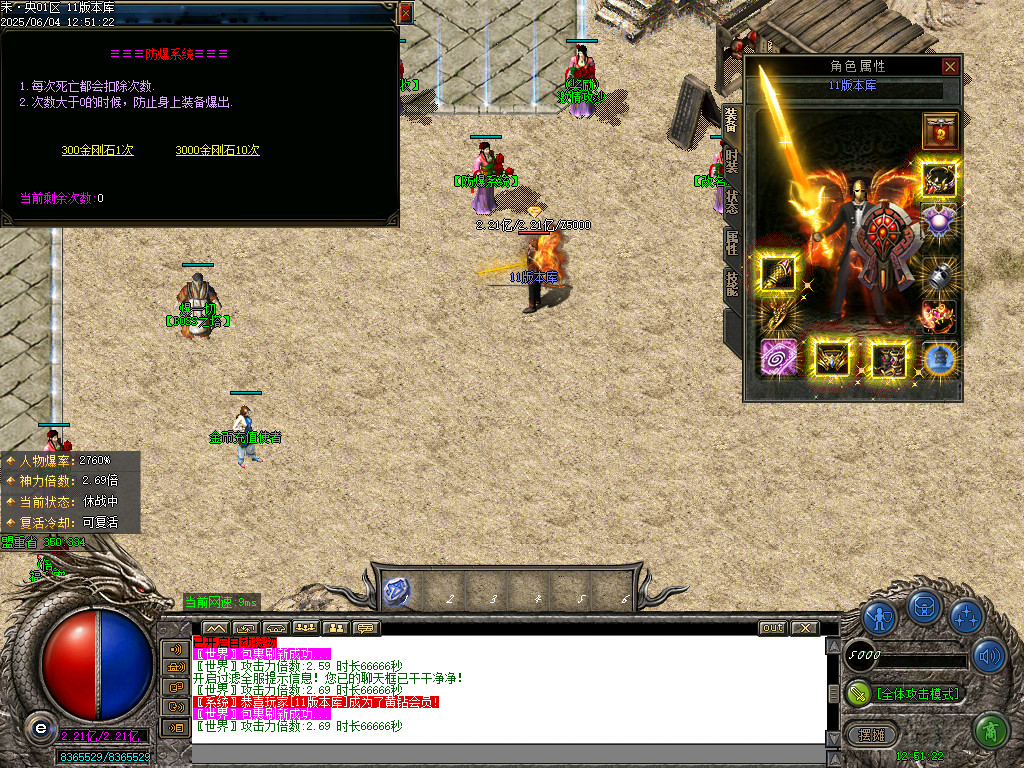Close the 防爆系统 dialog window
This screenshot has height=768, width=1024.
(405, 13)
